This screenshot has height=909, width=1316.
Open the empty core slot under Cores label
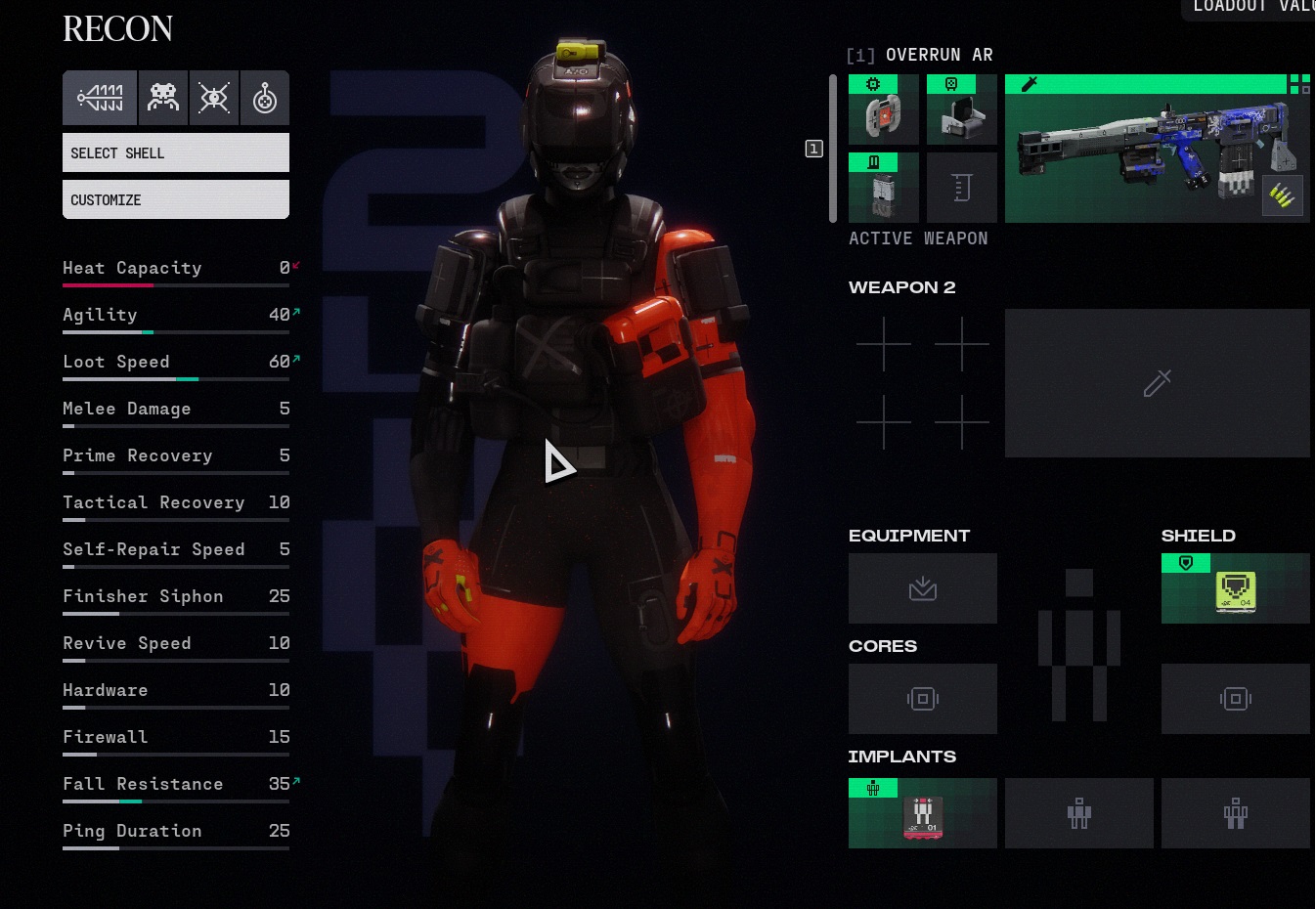(x=923, y=699)
